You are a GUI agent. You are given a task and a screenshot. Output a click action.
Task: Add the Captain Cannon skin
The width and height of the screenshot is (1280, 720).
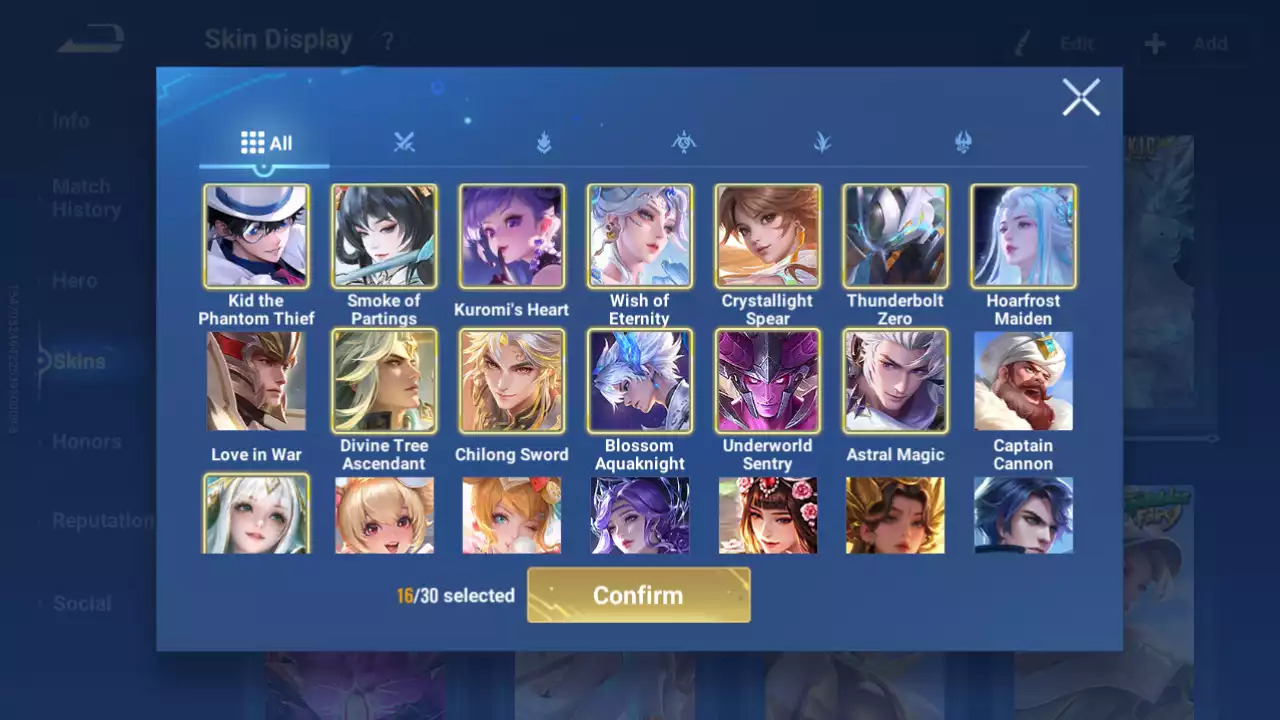click(1023, 381)
